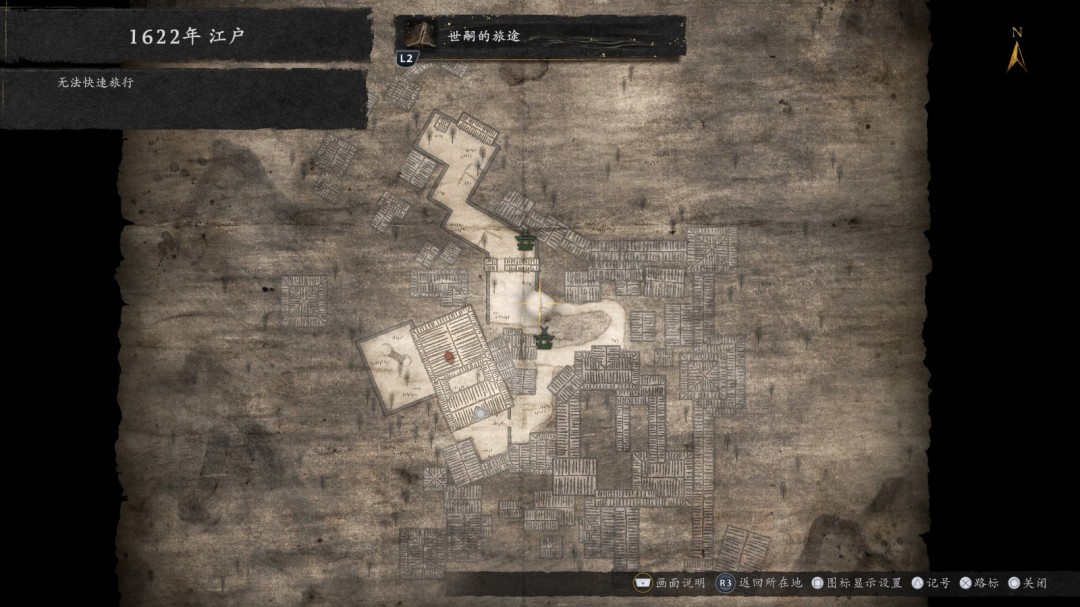Select the red marker in the large compound
Screen dimensions: 1080x607
[x=450, y=354]
